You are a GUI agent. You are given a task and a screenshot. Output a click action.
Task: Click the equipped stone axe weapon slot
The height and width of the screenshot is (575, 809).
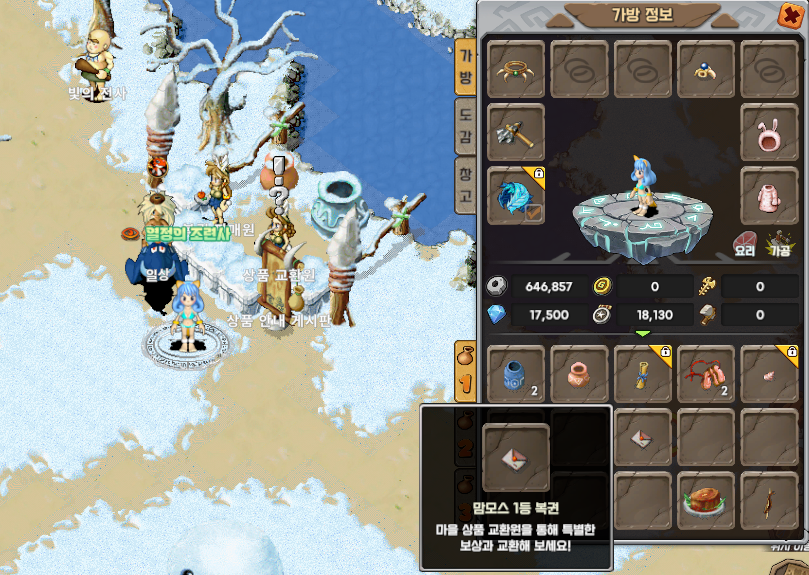pos(516,131)
